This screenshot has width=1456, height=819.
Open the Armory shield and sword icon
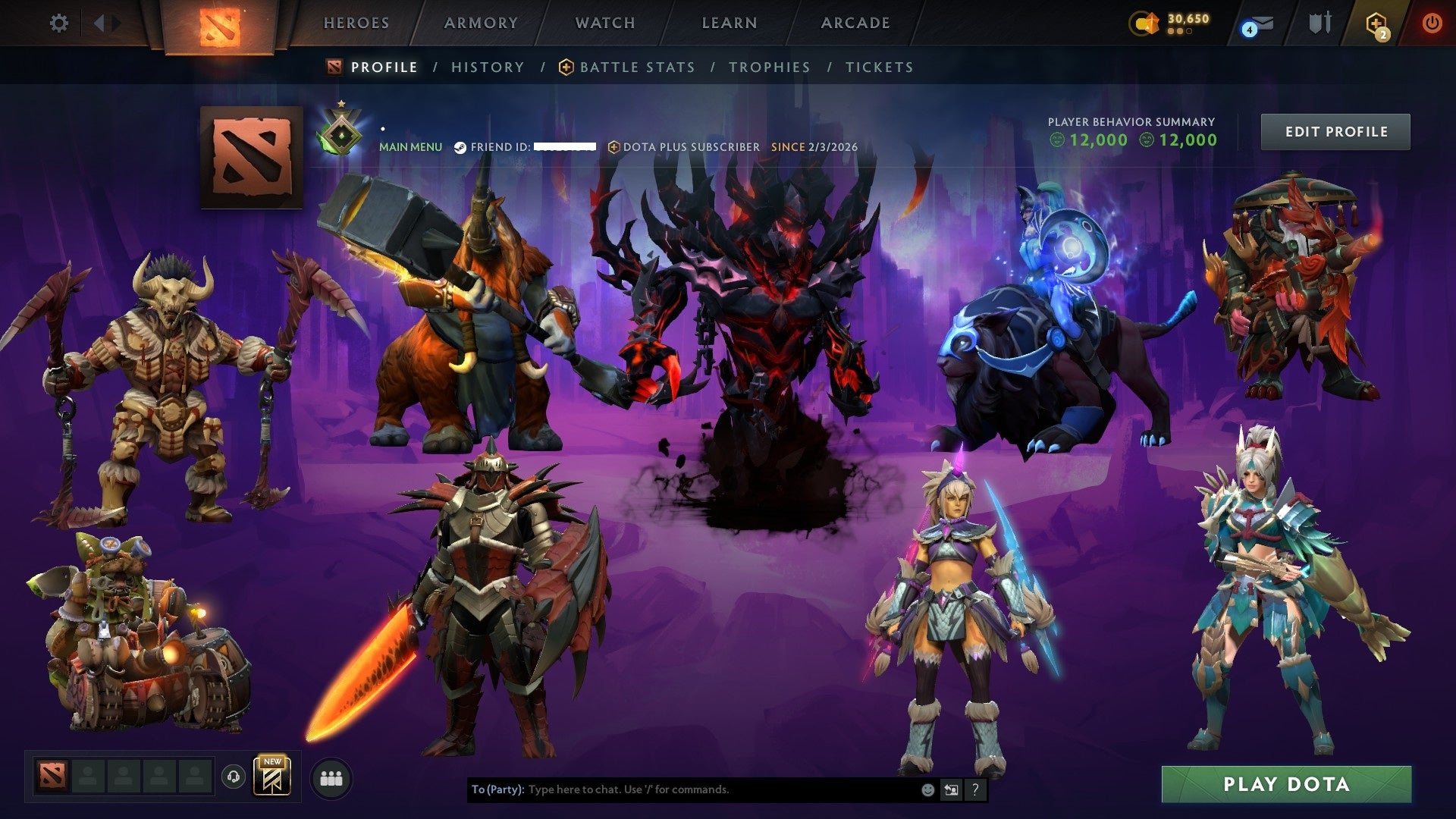1319,24
